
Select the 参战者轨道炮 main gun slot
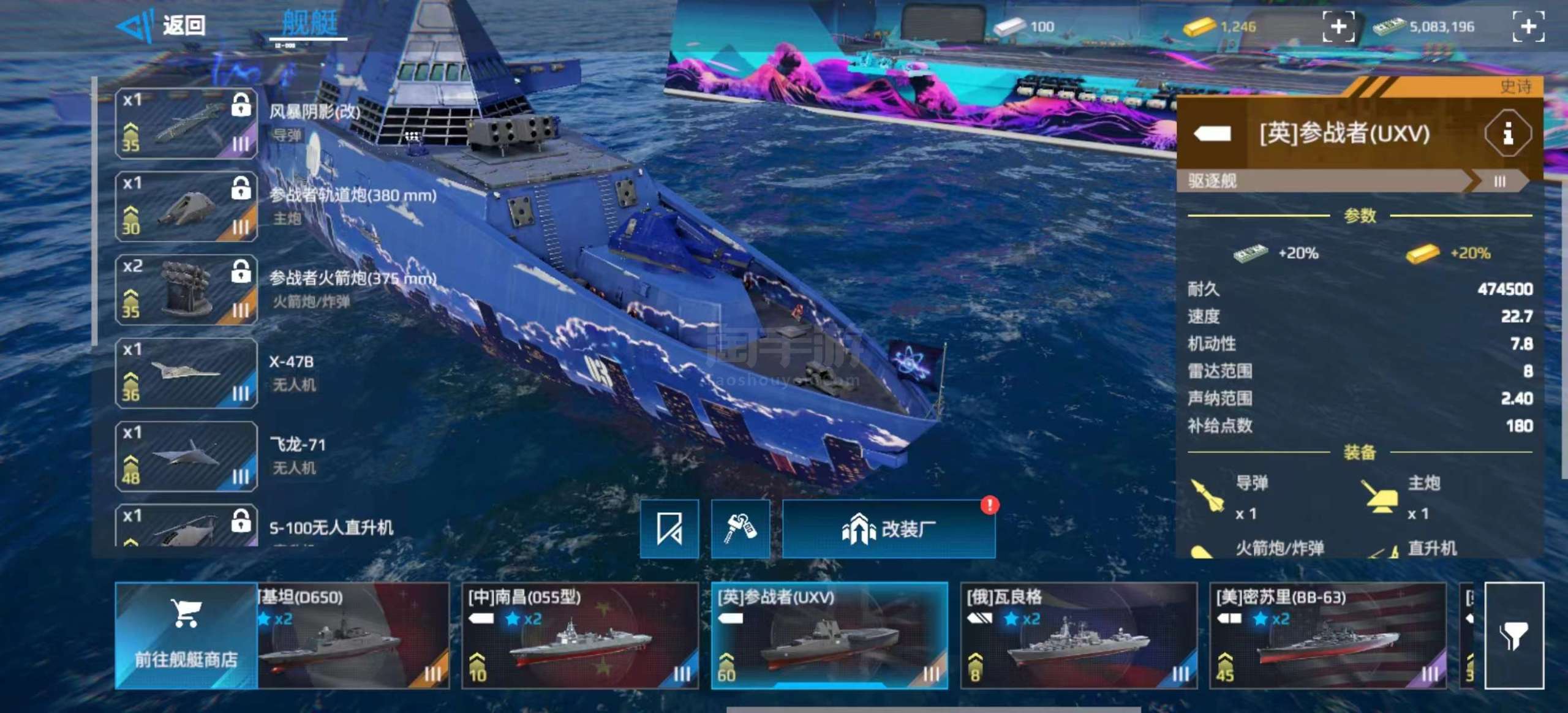tap(186, 206)
